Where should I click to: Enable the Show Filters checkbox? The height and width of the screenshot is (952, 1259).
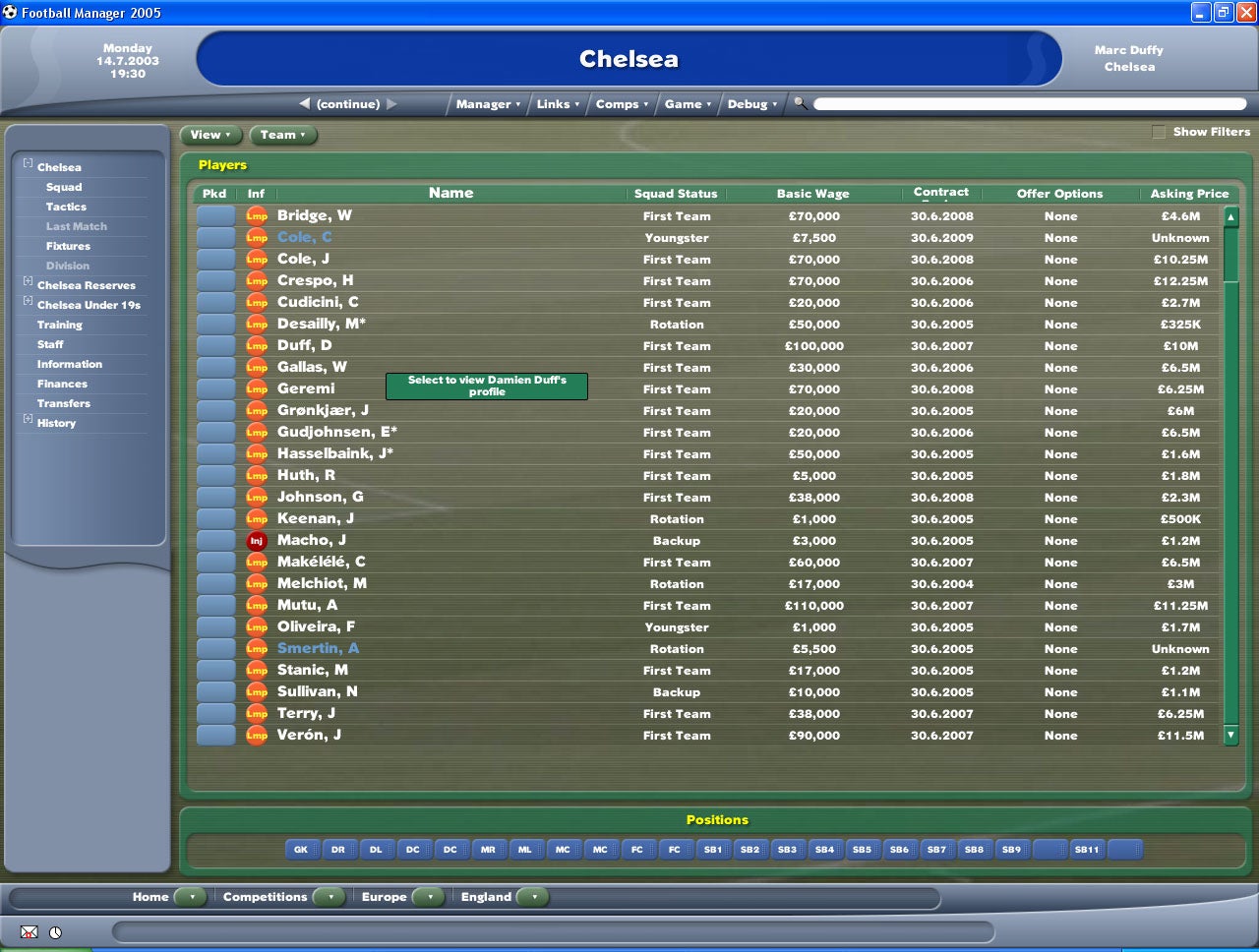(1158, 131)
